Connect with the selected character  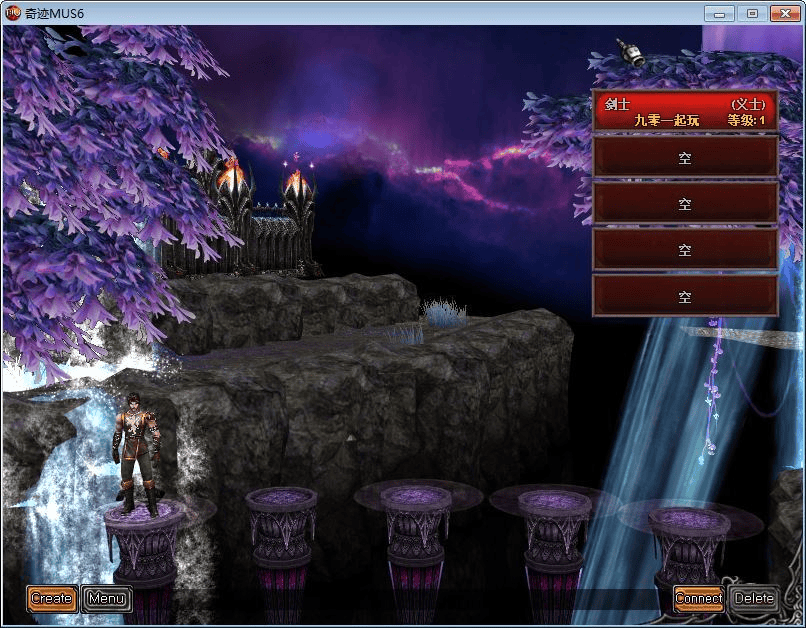click(698, 598)
